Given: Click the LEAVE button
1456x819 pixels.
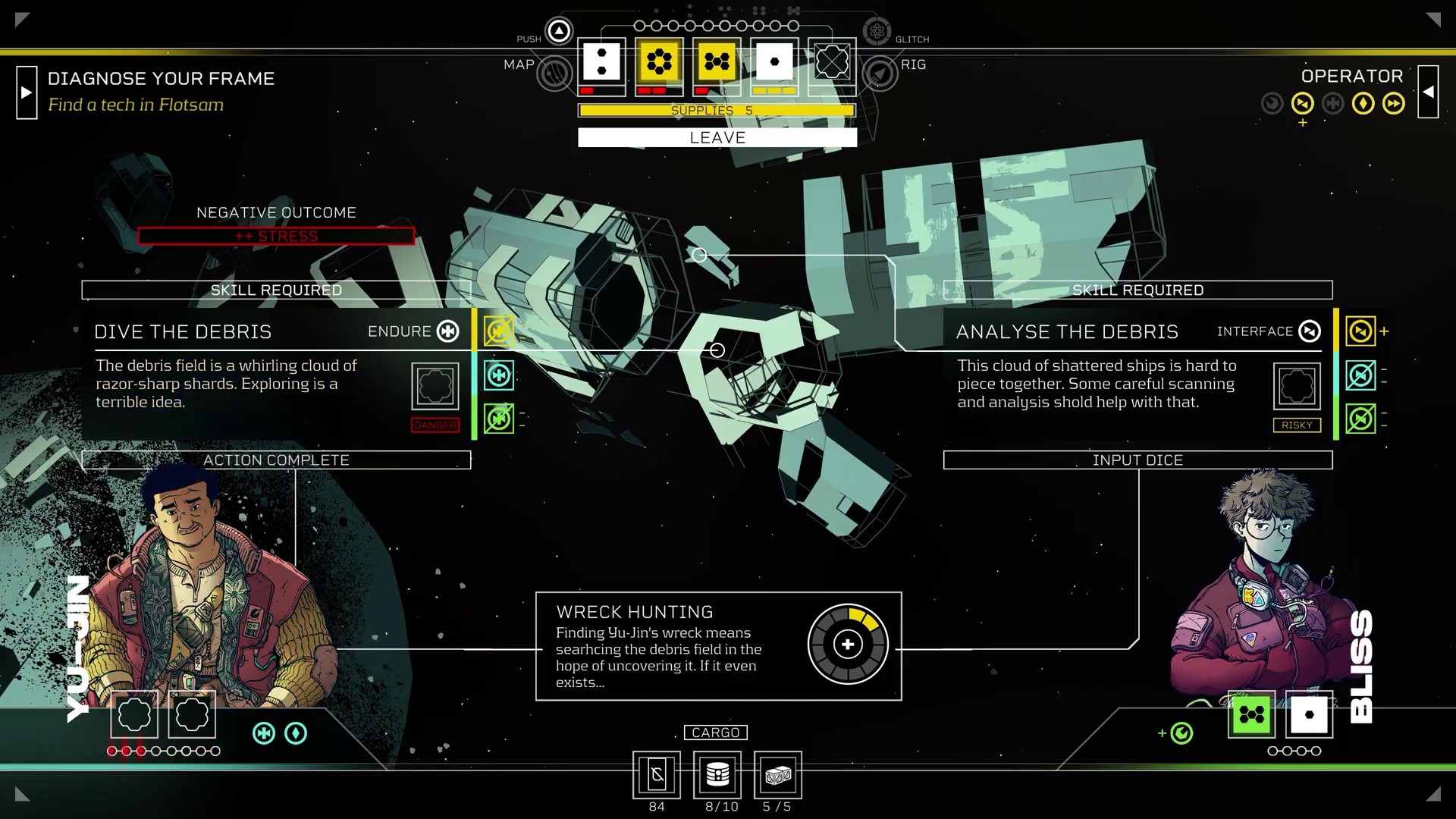Looking at the screenshot, I should coord(717,137).
